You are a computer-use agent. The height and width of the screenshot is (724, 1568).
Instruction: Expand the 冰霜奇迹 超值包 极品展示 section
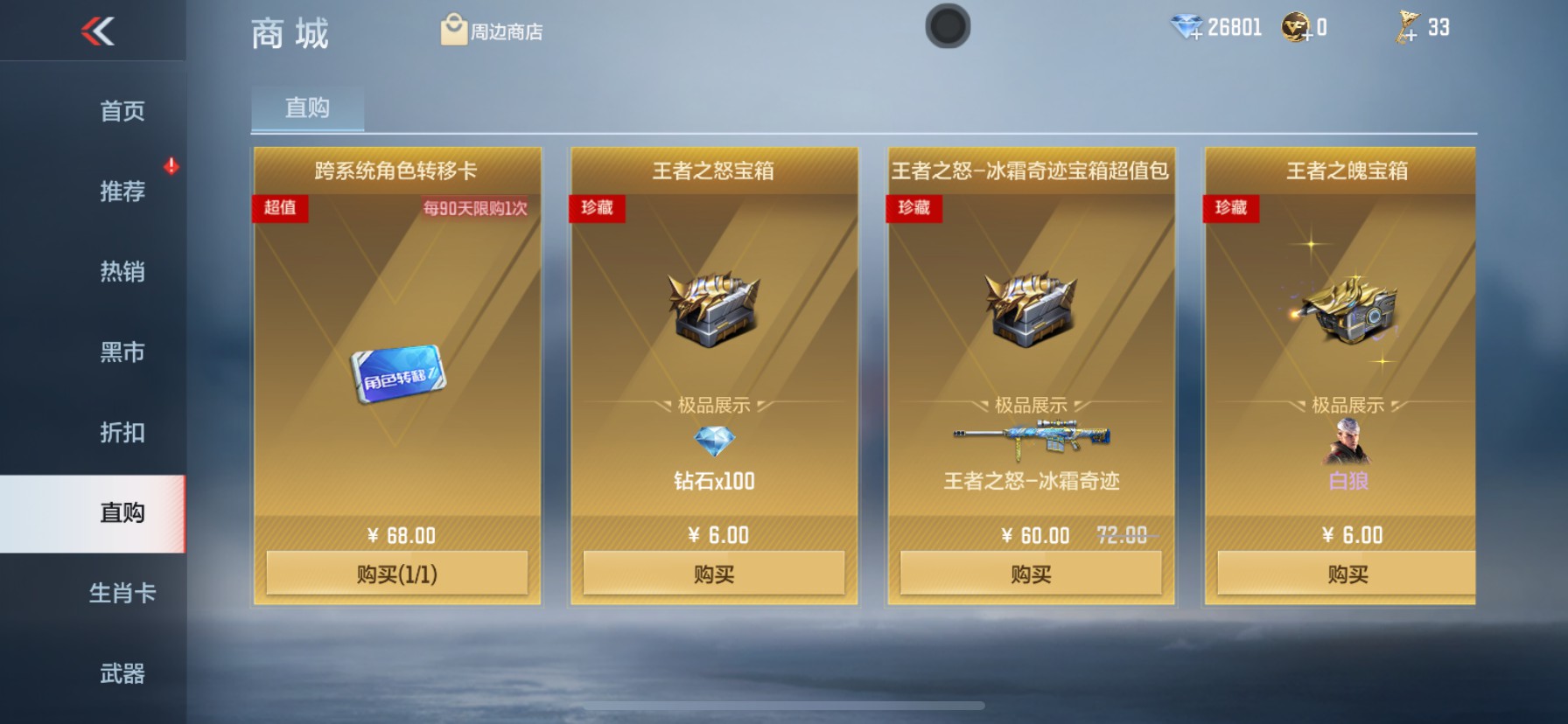pyautogui.click(x=1029, y=404)
